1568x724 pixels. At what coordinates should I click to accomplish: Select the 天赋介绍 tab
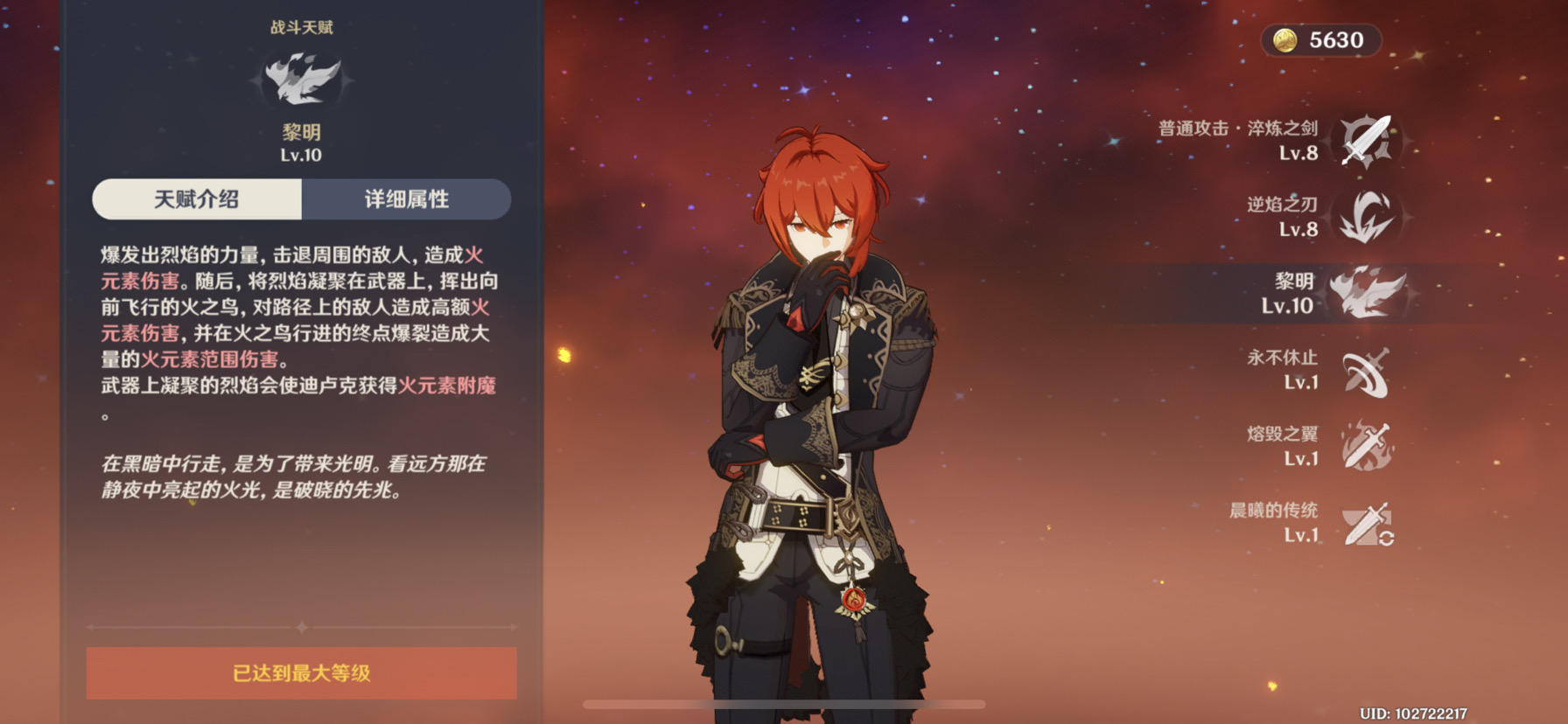tap(199, 199)
